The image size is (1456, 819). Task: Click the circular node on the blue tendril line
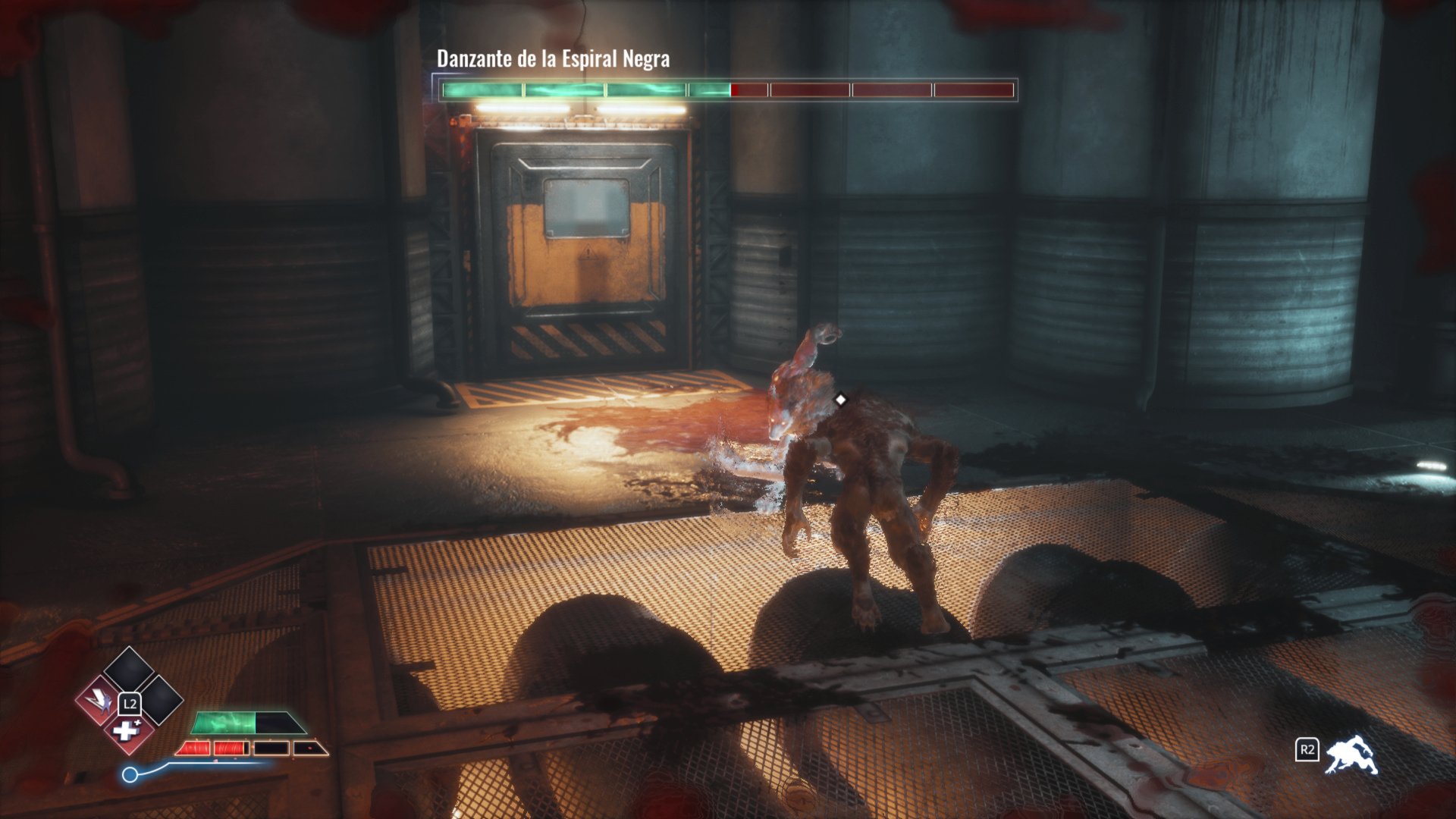(x=130, y=774)
